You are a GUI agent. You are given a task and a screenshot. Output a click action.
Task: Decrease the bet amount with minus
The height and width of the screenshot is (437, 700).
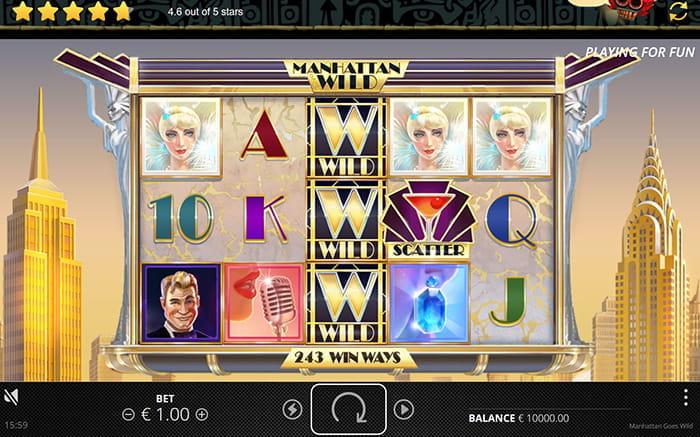click(x=128, y=414)
